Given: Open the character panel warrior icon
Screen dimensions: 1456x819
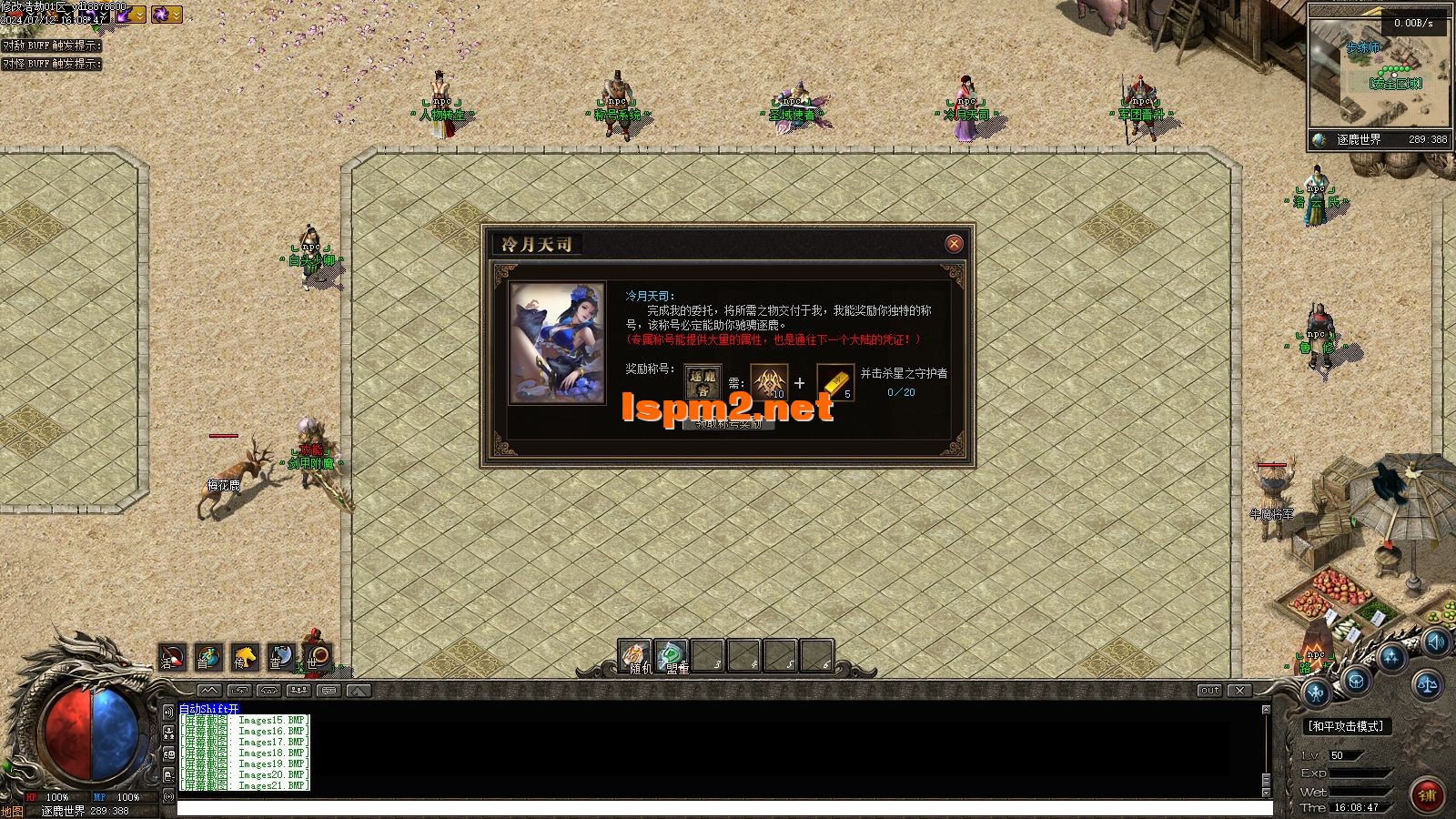Looking at the screenshot, I should [x=1317, y=693].
